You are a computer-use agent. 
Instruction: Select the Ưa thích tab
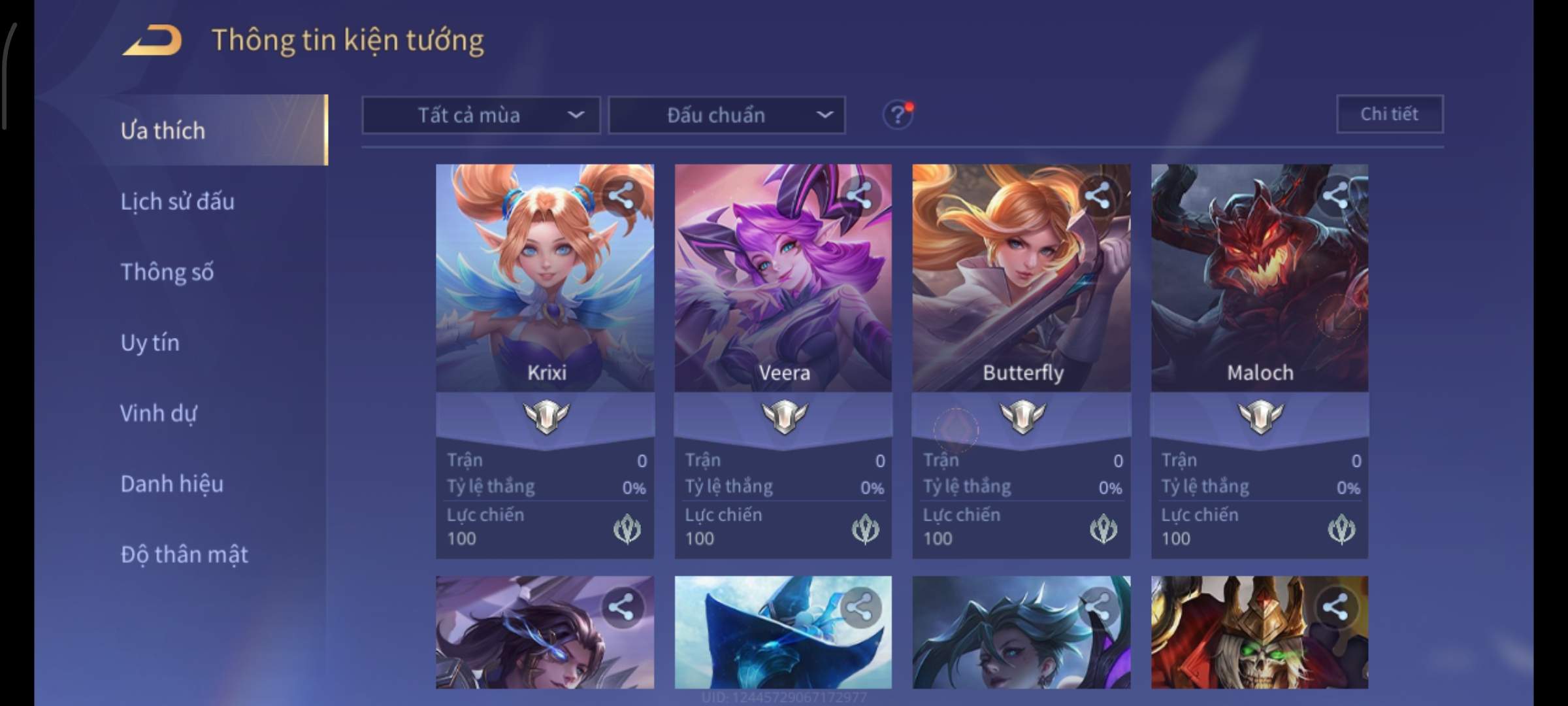(x=163, y=131)
